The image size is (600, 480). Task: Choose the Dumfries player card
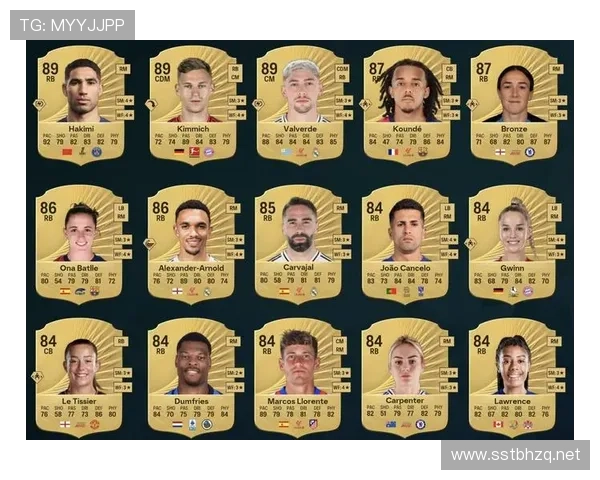click(193, 376)
